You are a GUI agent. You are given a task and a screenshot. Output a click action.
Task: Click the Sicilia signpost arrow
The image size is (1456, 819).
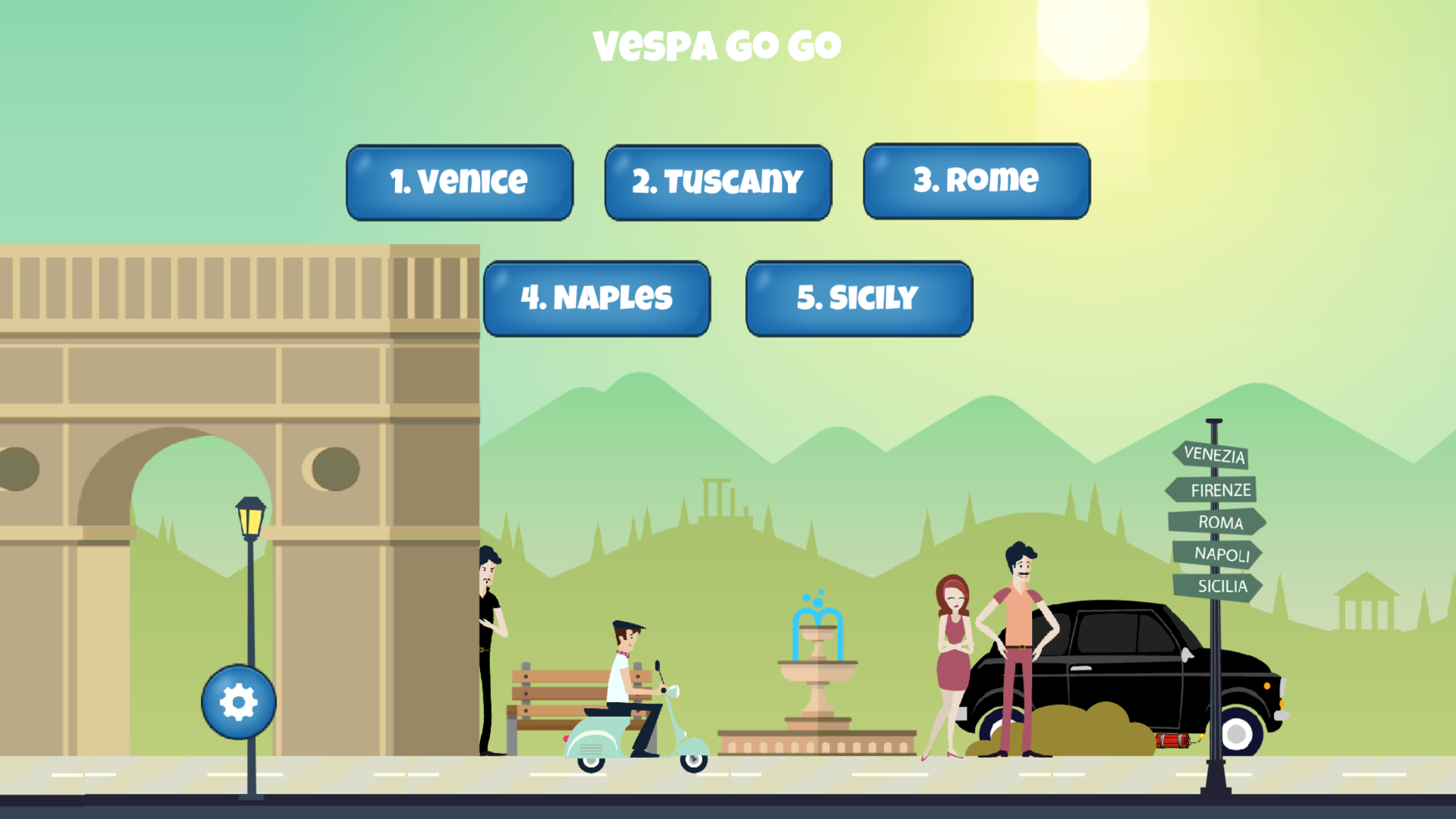point(1219,586)
